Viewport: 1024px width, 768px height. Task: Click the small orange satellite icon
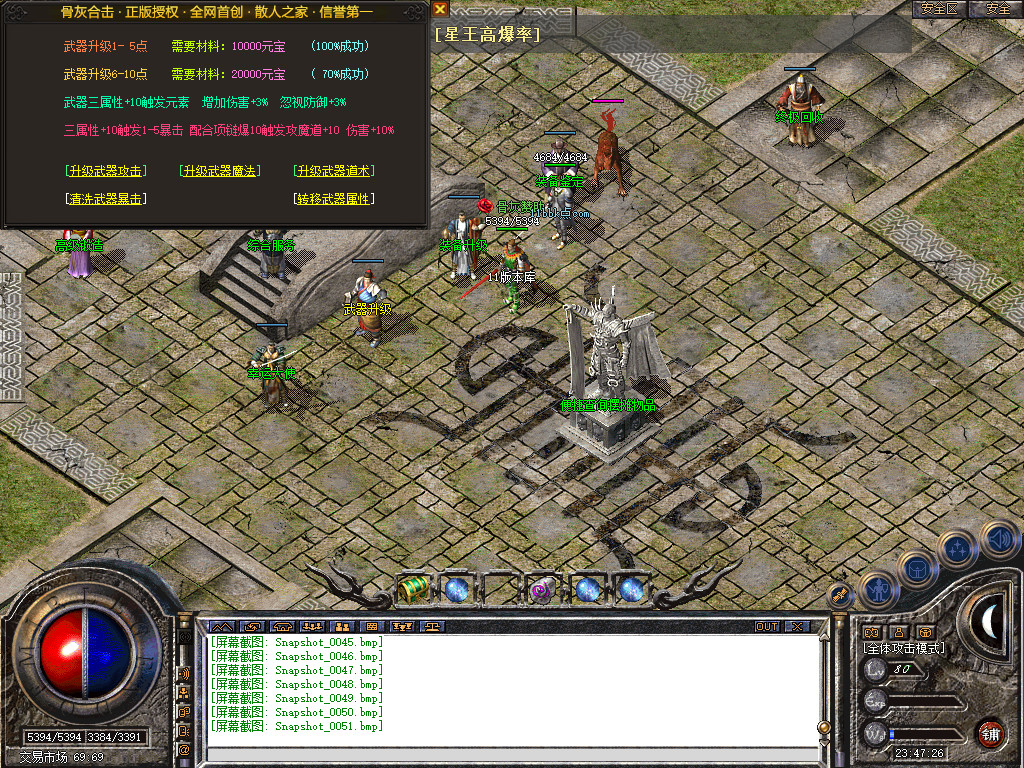coord(838,594)
